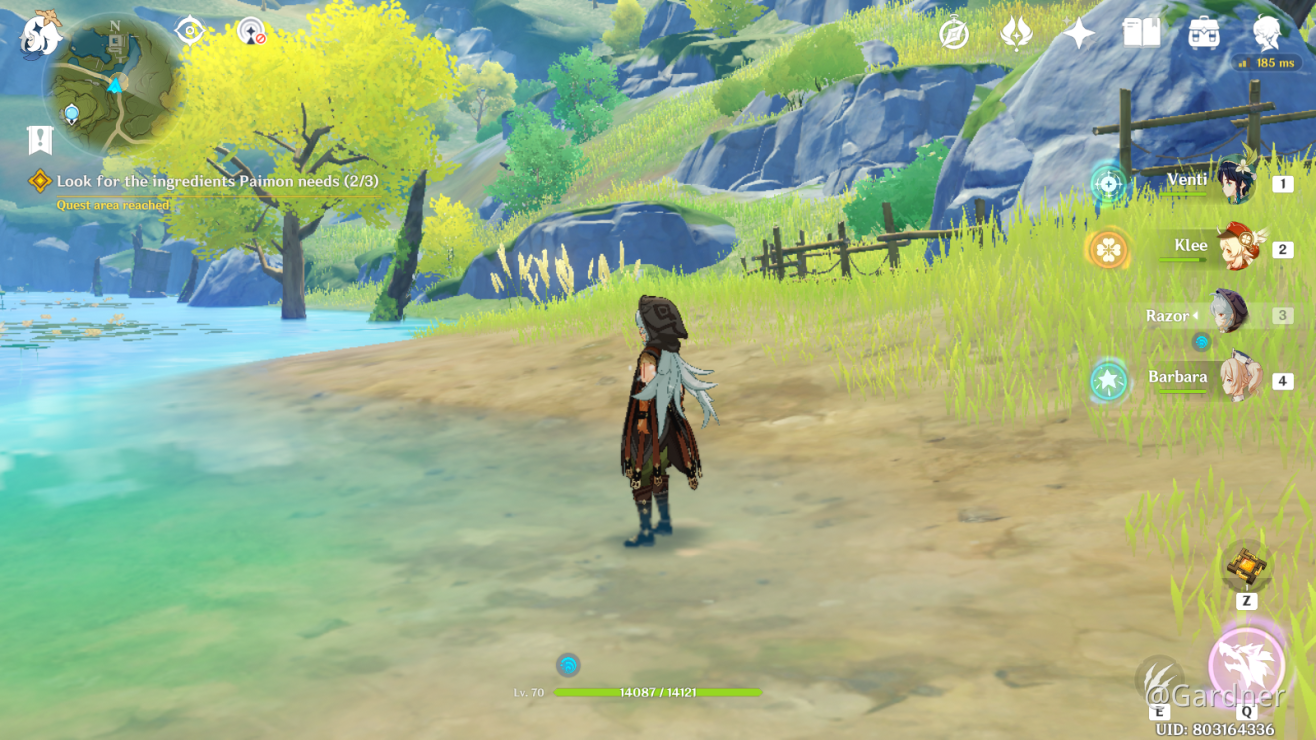Open the Paimon menu icon

pos(41,35)
